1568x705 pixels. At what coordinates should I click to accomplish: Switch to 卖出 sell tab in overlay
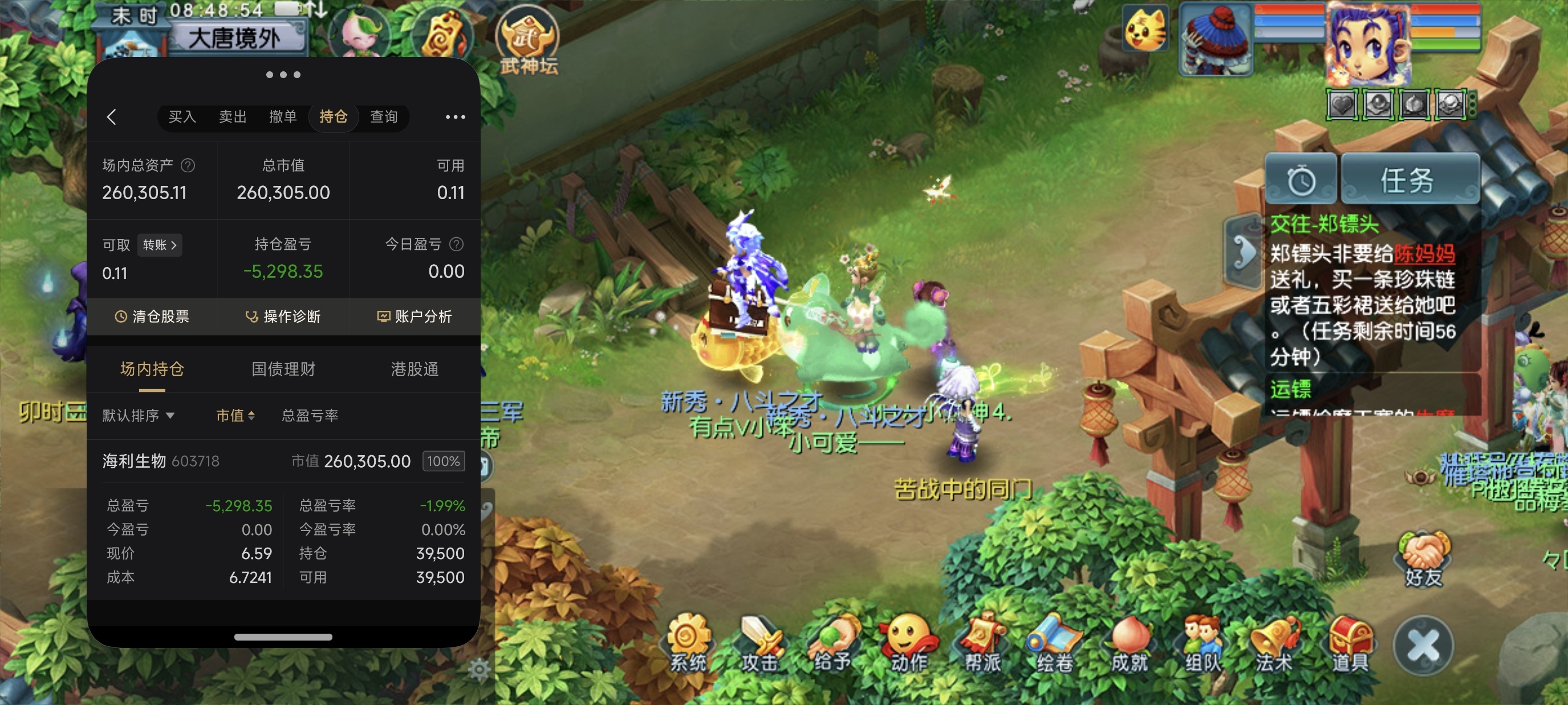coord(233,116)
